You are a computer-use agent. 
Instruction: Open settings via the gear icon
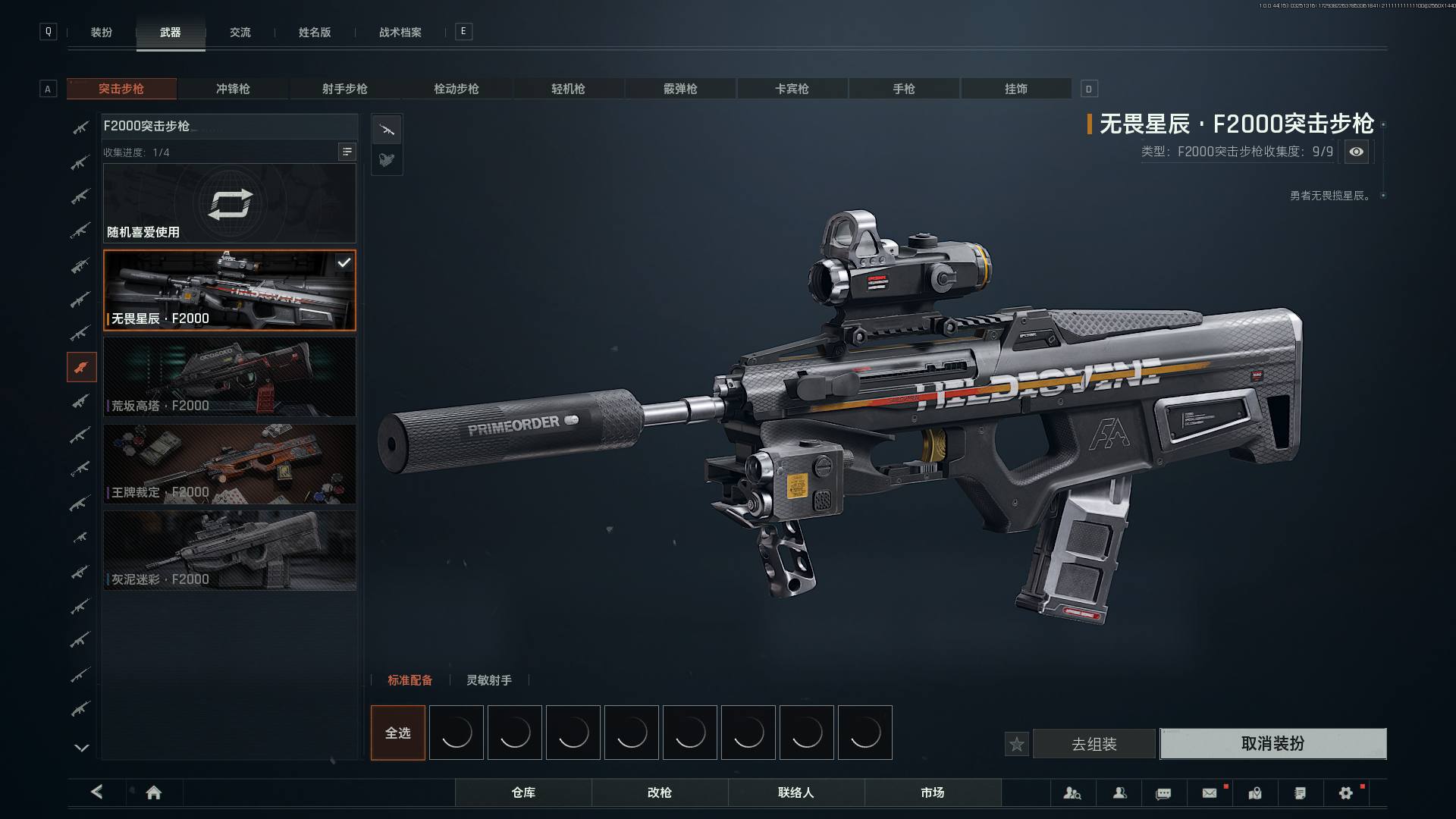[x=1345, y=792]
